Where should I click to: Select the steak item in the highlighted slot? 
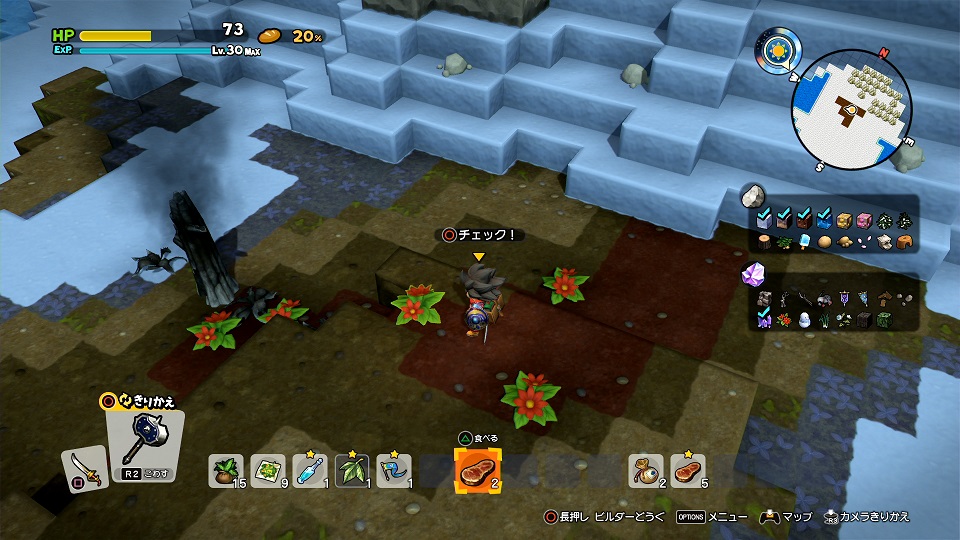[x=478, y=469]
